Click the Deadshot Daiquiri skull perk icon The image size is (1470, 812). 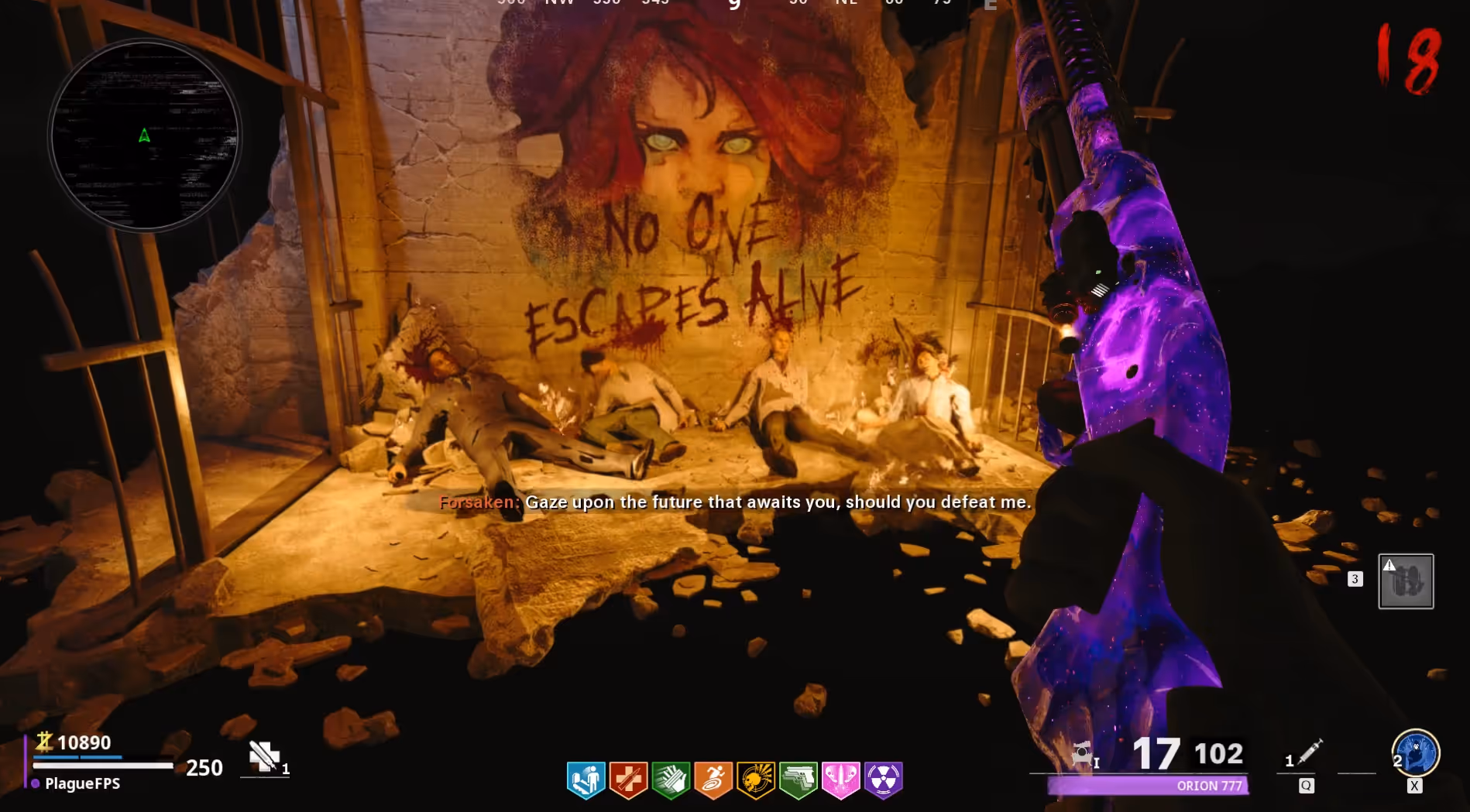coord(756,779)
